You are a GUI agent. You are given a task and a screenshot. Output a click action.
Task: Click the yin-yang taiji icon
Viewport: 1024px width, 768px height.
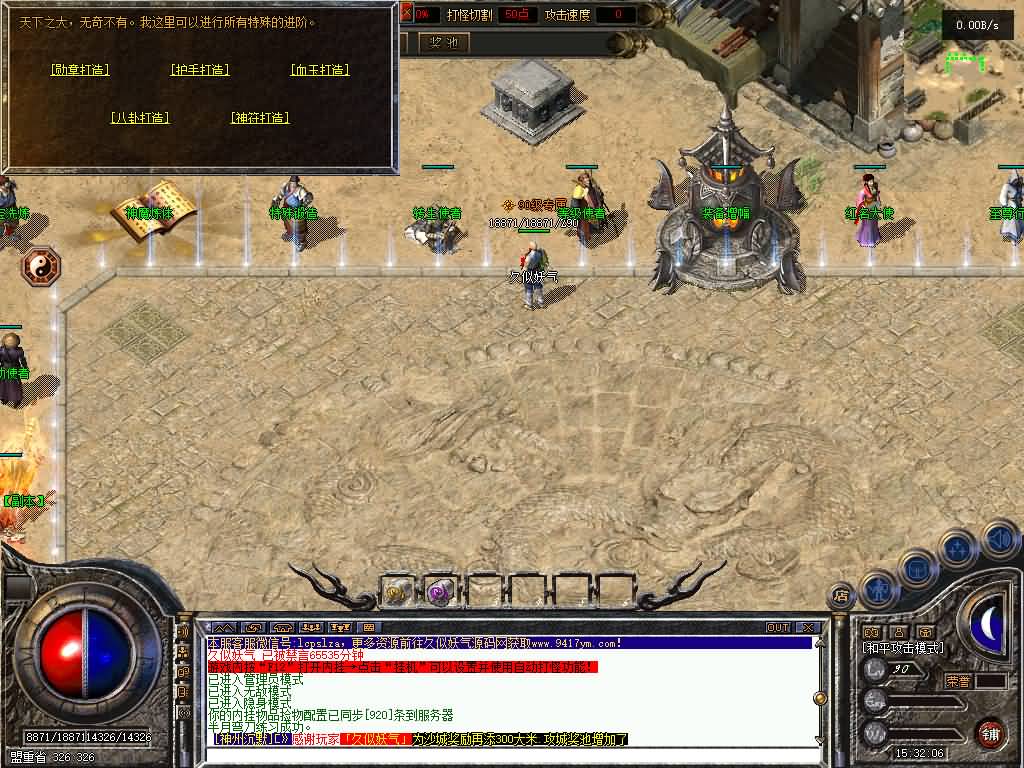(x=41, y=266)
